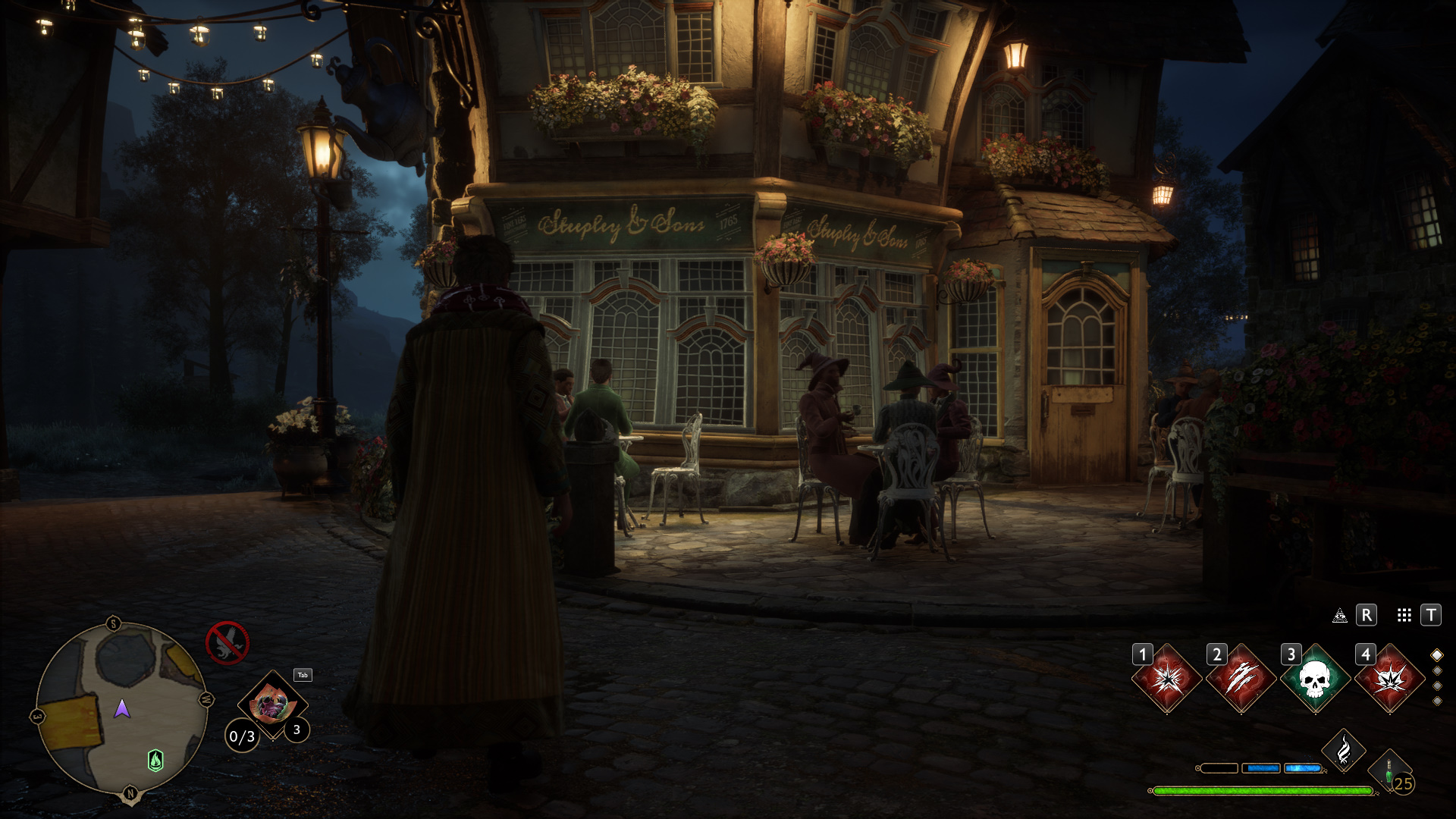Cast the explosion spell in slot 4
The width and height of the screenshot is (1456, 819).
point(1390,679)
